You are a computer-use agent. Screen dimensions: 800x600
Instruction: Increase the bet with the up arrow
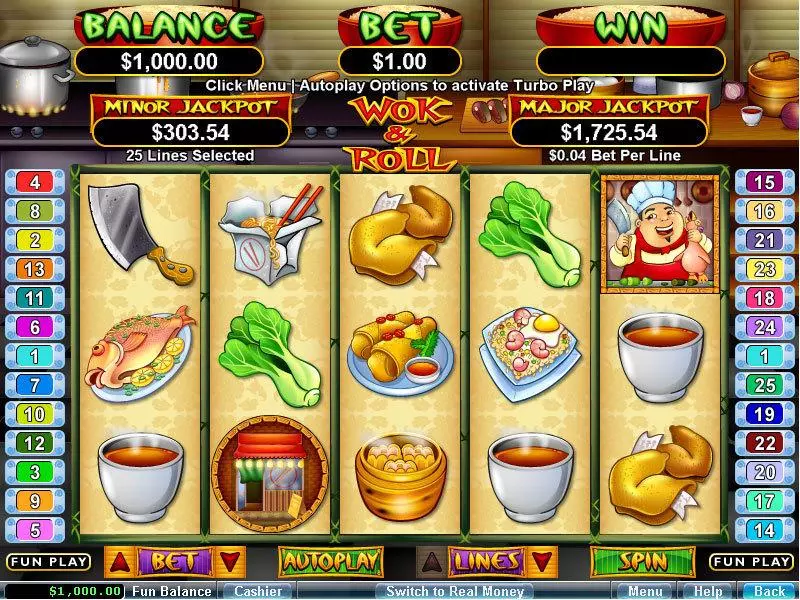118,561
